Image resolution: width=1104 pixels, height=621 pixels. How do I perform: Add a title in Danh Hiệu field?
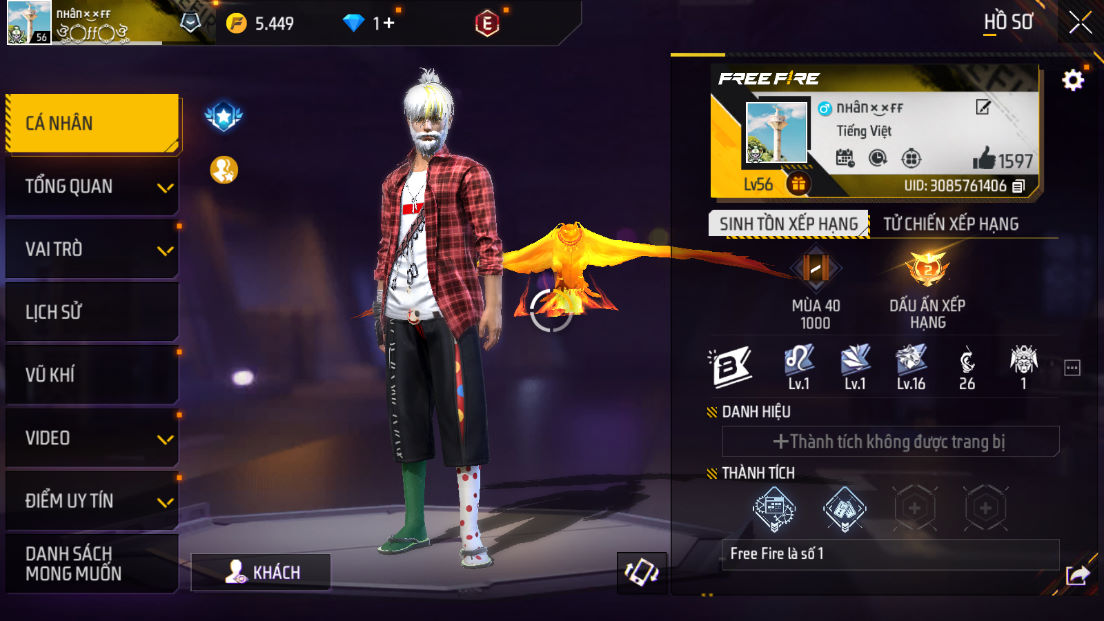[x=890, y=441]
